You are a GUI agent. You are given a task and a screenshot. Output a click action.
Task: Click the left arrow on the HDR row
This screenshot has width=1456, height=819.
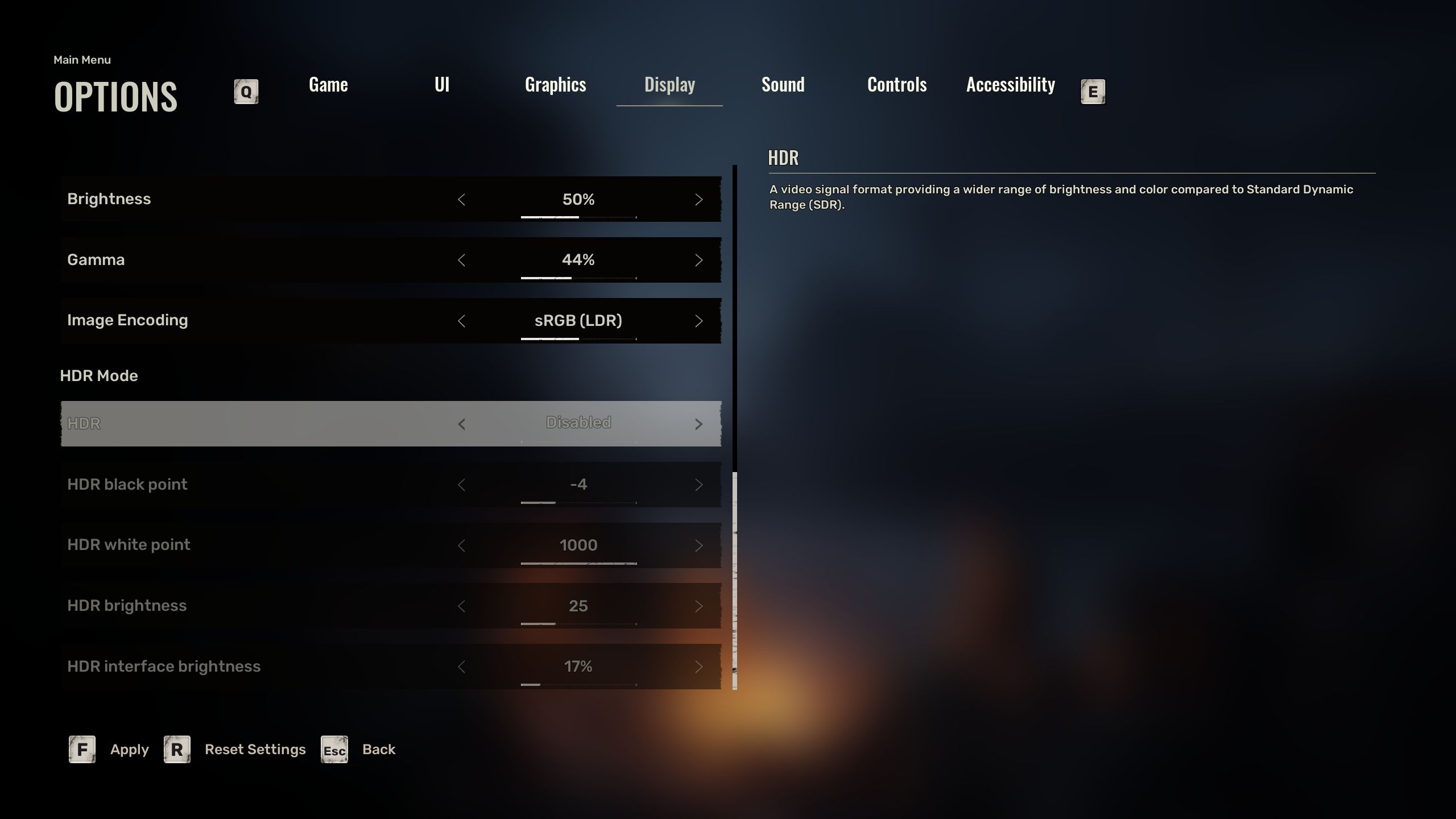[x=461, y=424]
